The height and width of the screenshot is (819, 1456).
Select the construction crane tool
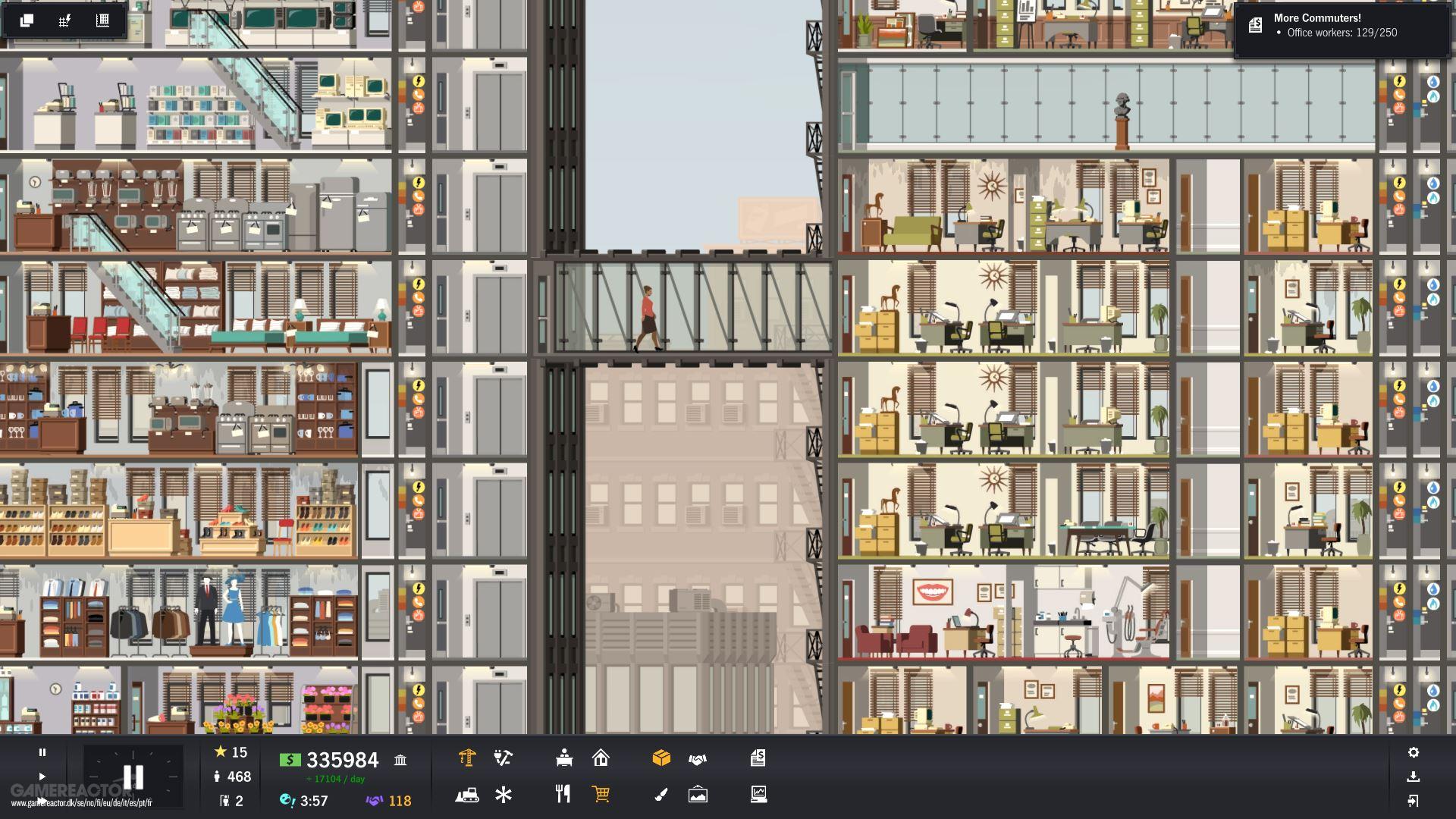coord(468,758)
